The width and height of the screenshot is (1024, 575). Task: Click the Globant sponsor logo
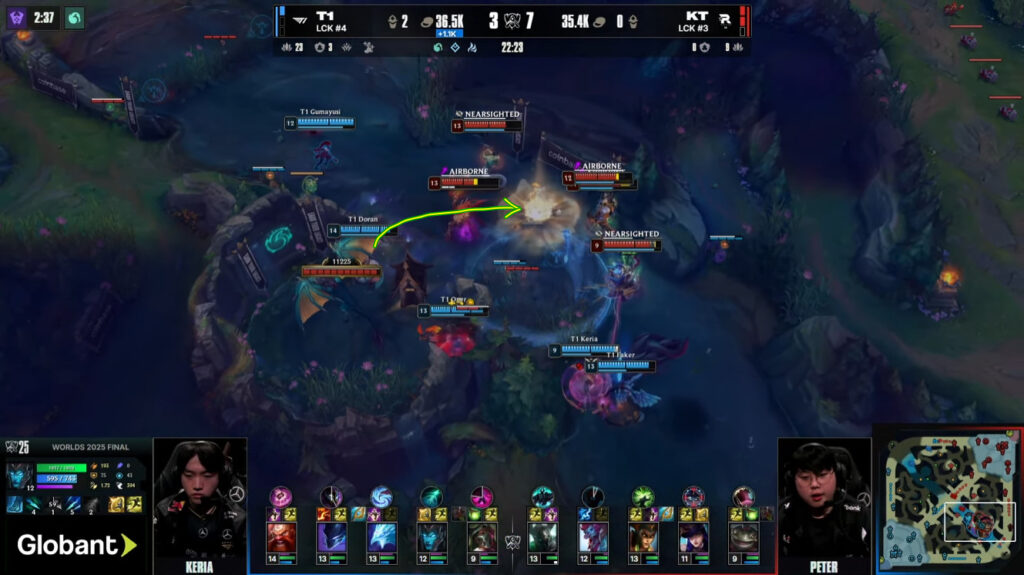76,545
